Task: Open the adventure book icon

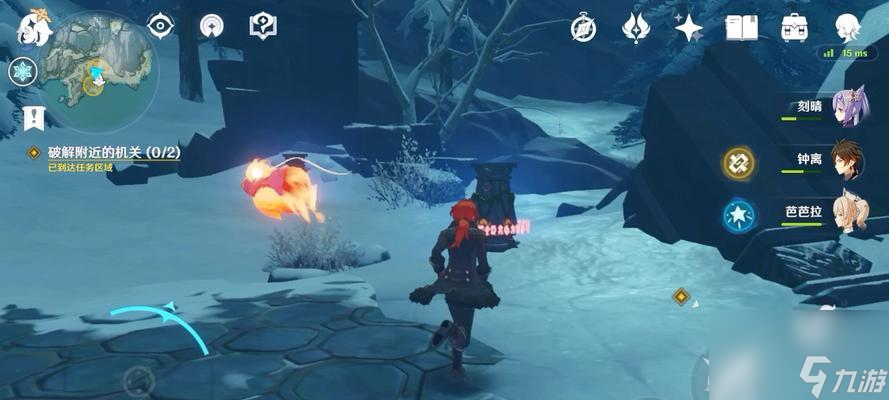Action: point(741,28)
